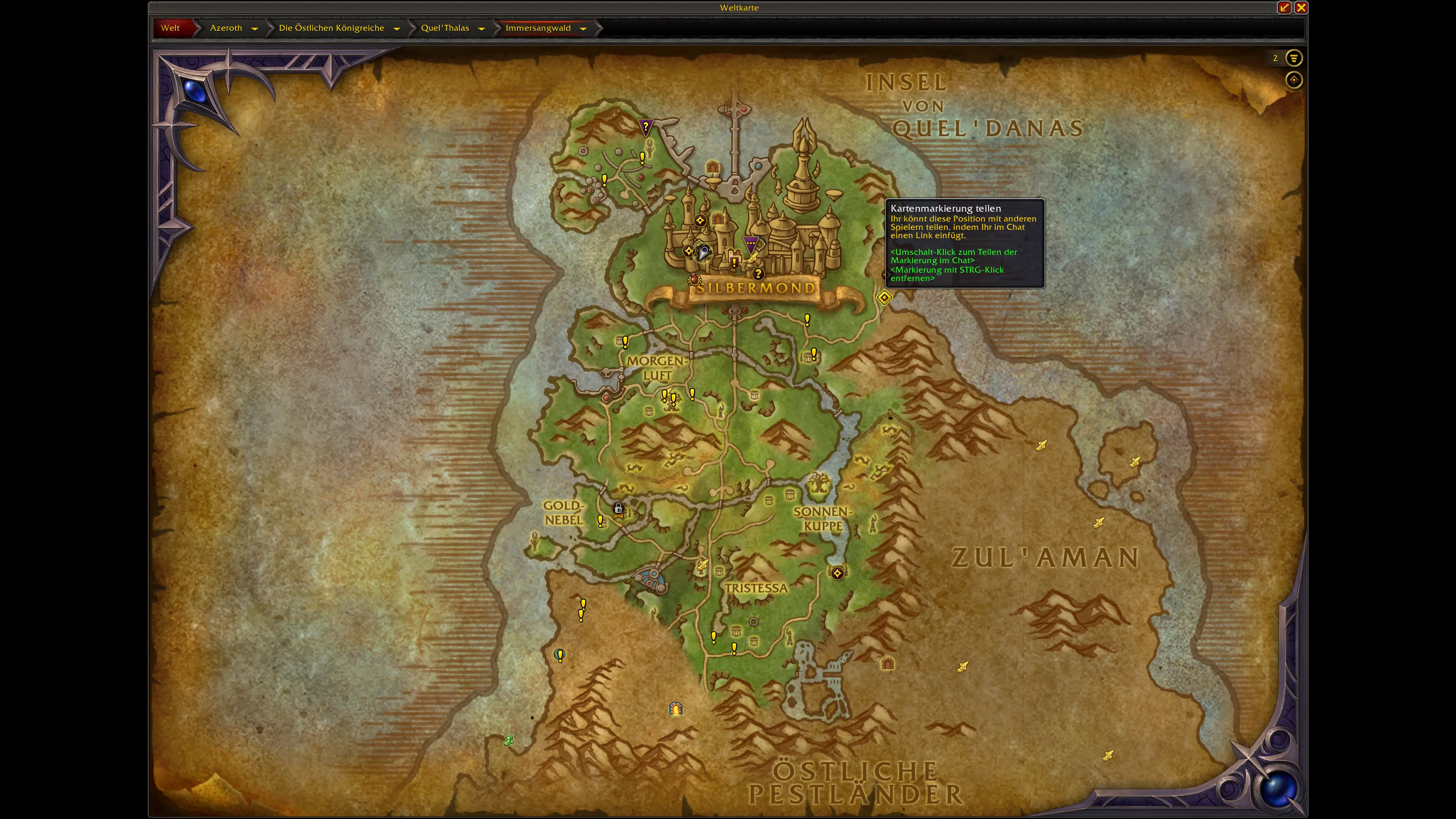The image size is (1456, 819).
Task: Open the Immersangwald dropdown arrow
Action: tap(583, 28)
